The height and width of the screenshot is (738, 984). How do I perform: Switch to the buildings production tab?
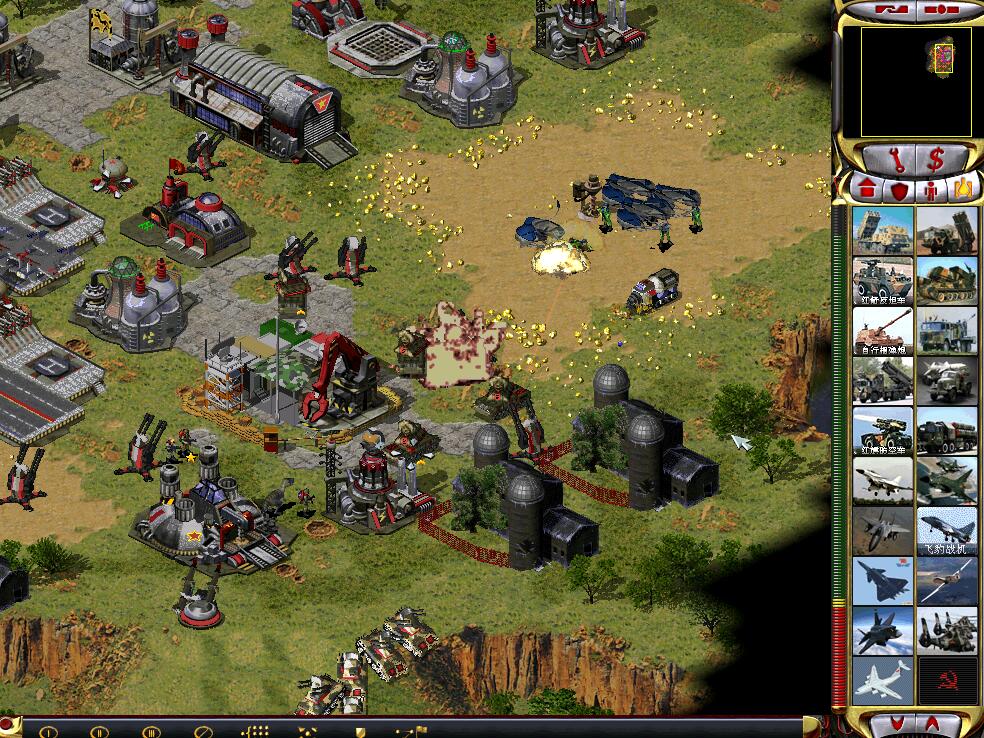[867, 187]
